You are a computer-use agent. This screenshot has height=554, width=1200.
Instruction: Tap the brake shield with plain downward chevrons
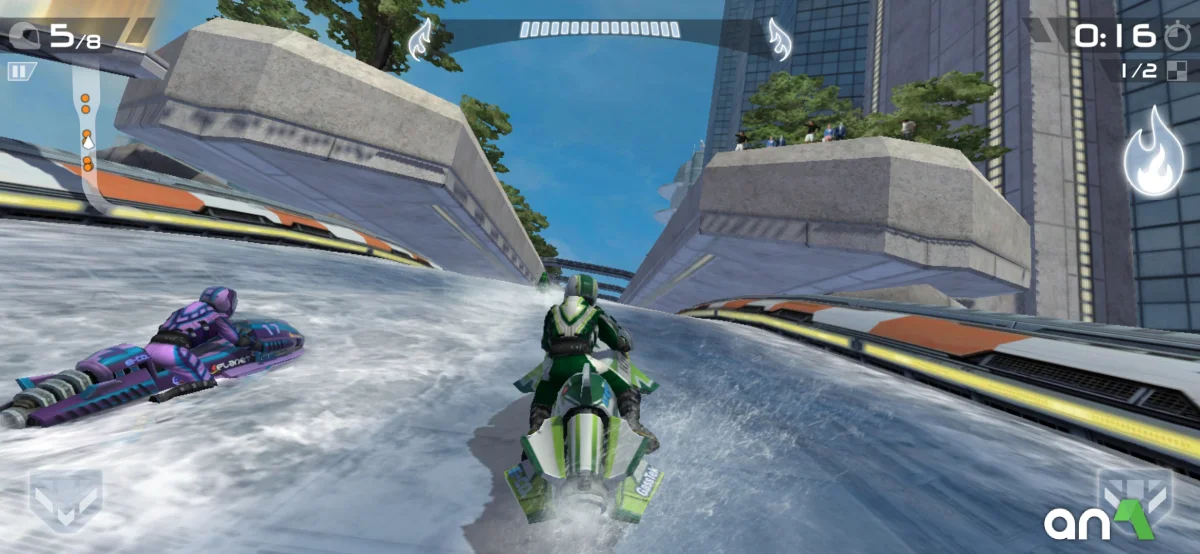(x=65, y=497)
